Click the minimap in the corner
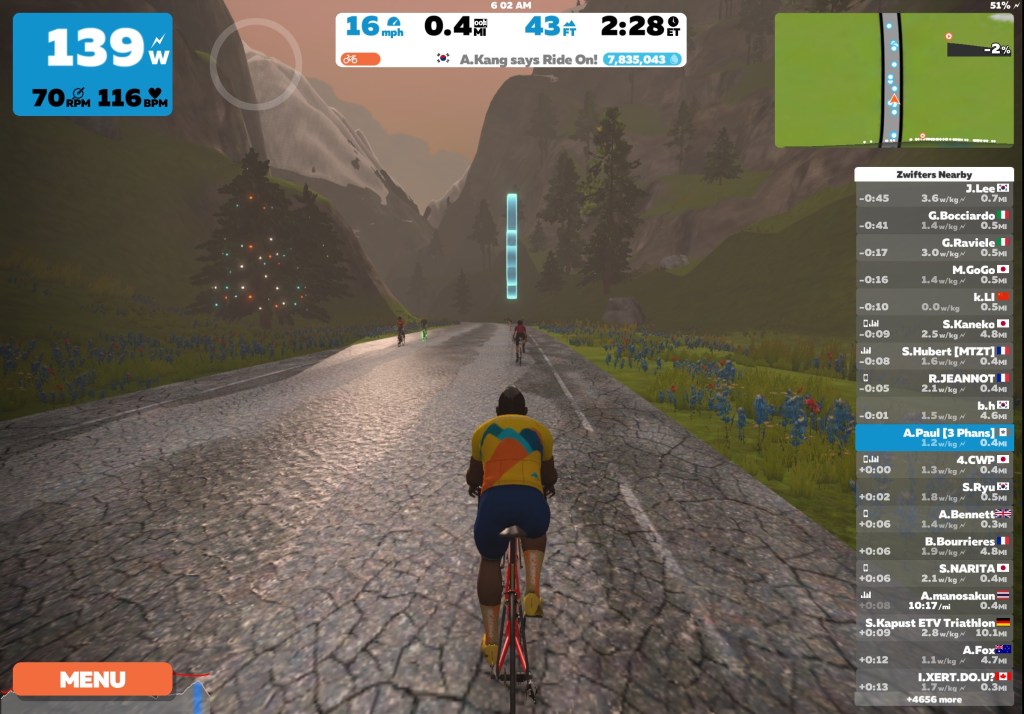Viewport: 1024px width, 714px height. tap(894, 80)
